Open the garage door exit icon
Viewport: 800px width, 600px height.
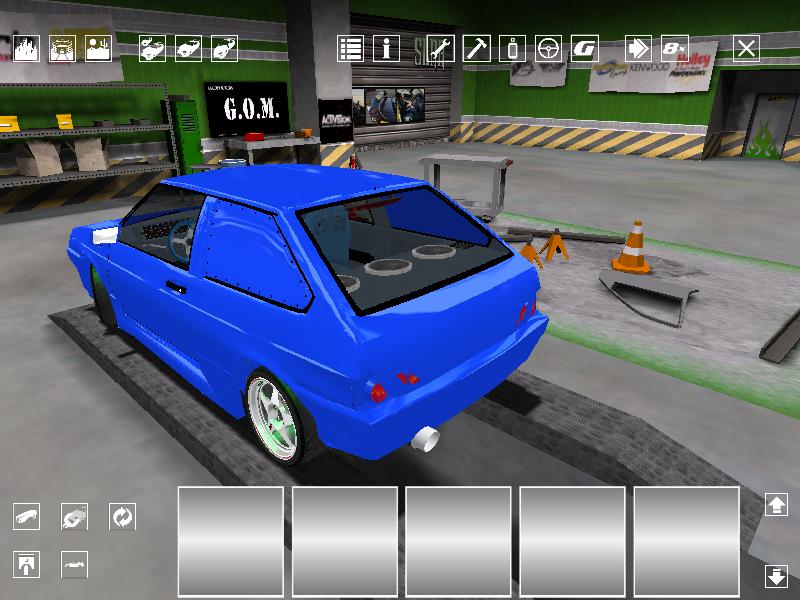pos(27,564)
